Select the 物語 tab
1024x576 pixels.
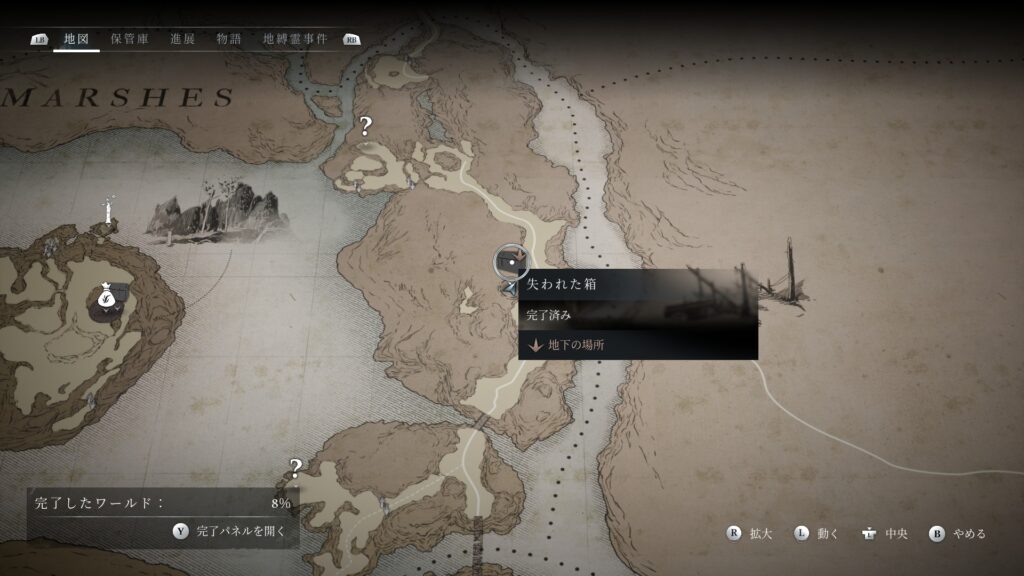[x=229, y=39]
